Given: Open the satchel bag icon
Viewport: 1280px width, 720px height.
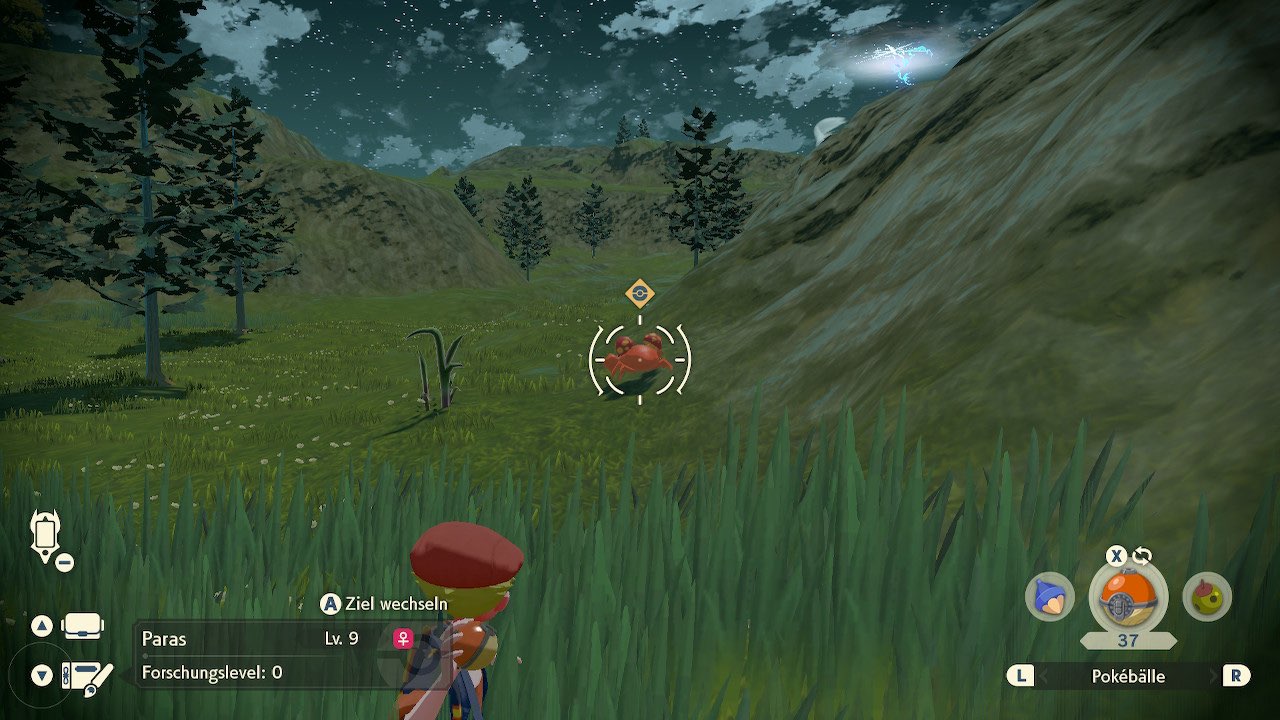Looking at the screenshot, I should pos(83,627).
